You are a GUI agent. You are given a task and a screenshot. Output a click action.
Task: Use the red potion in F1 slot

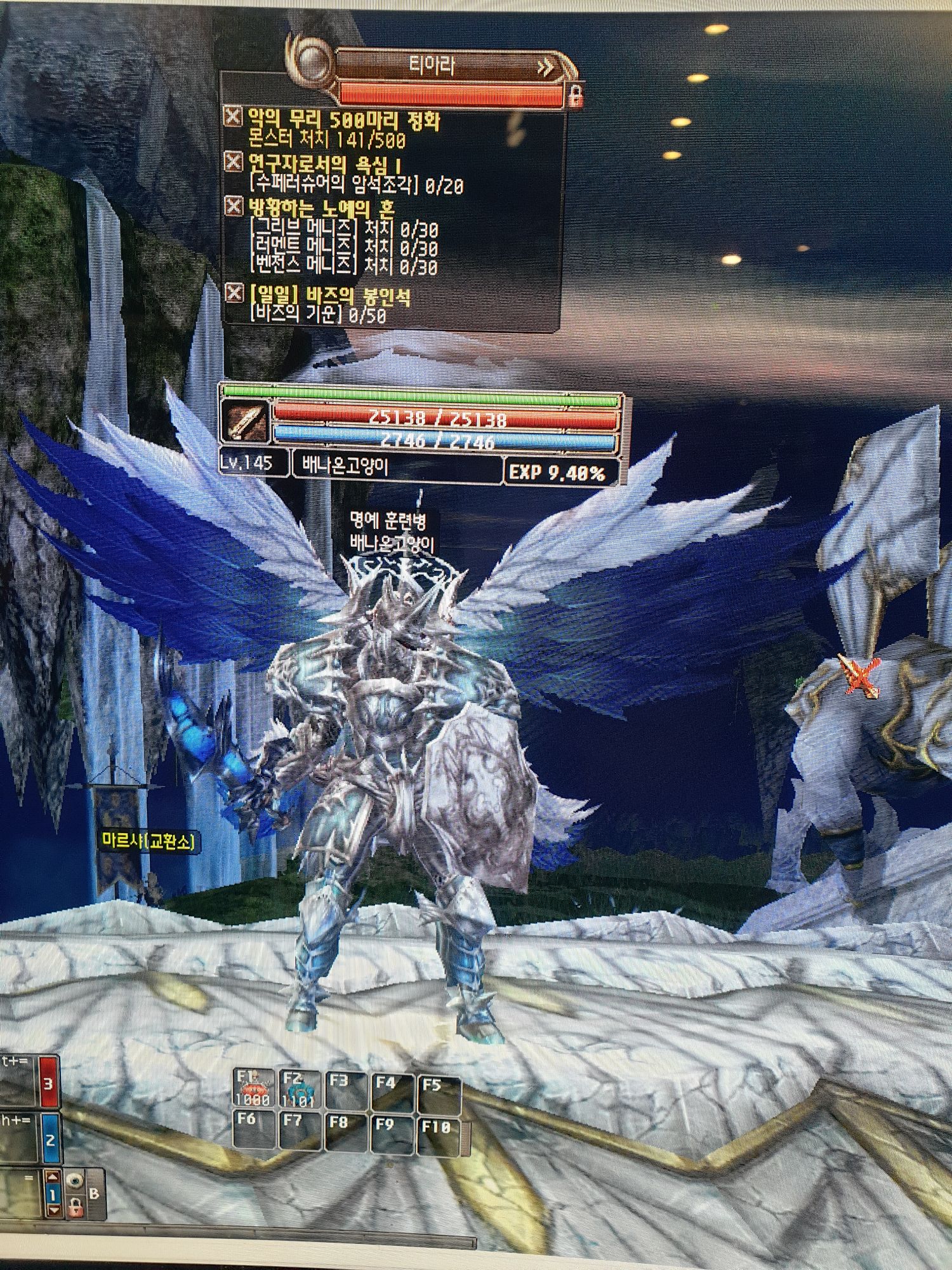point(253,1088)
